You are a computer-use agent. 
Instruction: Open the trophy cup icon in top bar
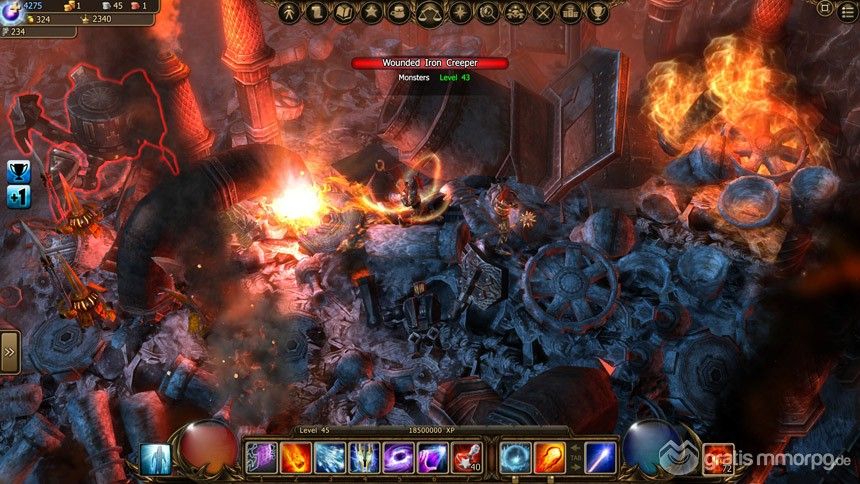(x=598, y=12)
